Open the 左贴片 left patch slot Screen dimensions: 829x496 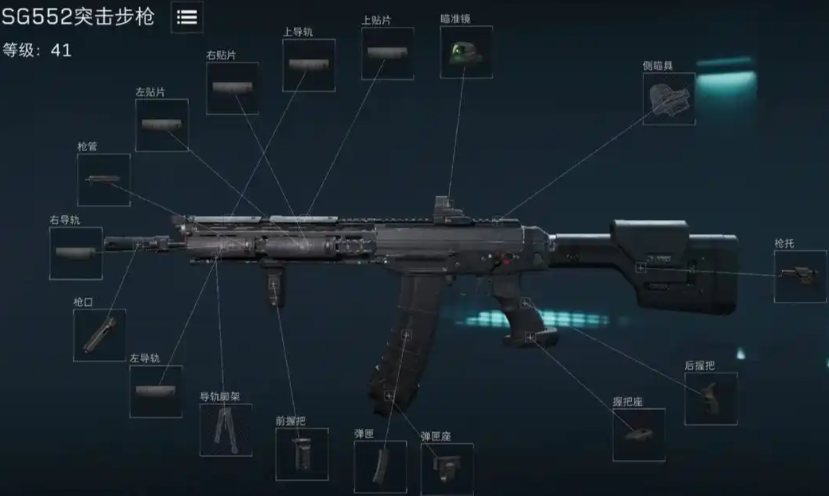[x=162, y=125]
